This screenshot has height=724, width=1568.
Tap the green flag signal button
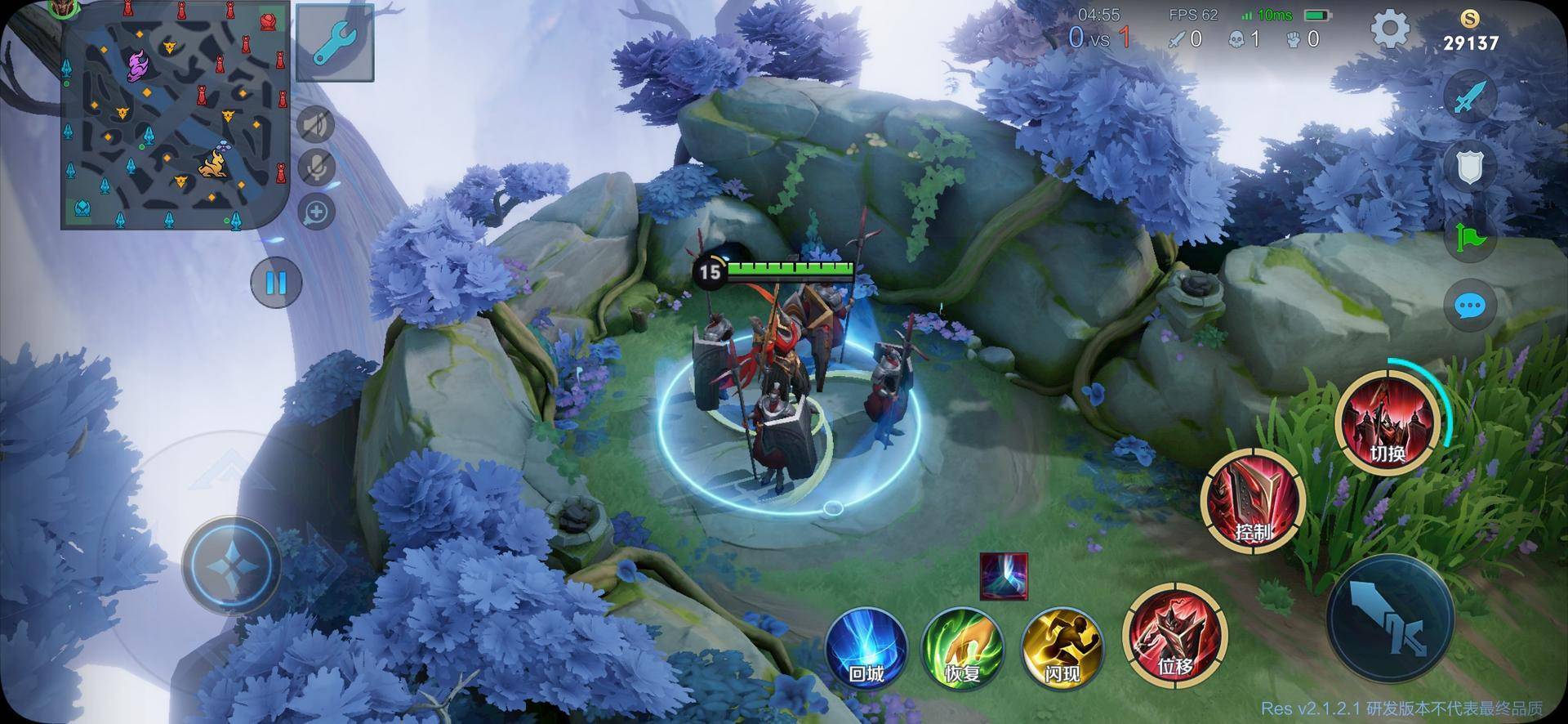[1470, 237]
